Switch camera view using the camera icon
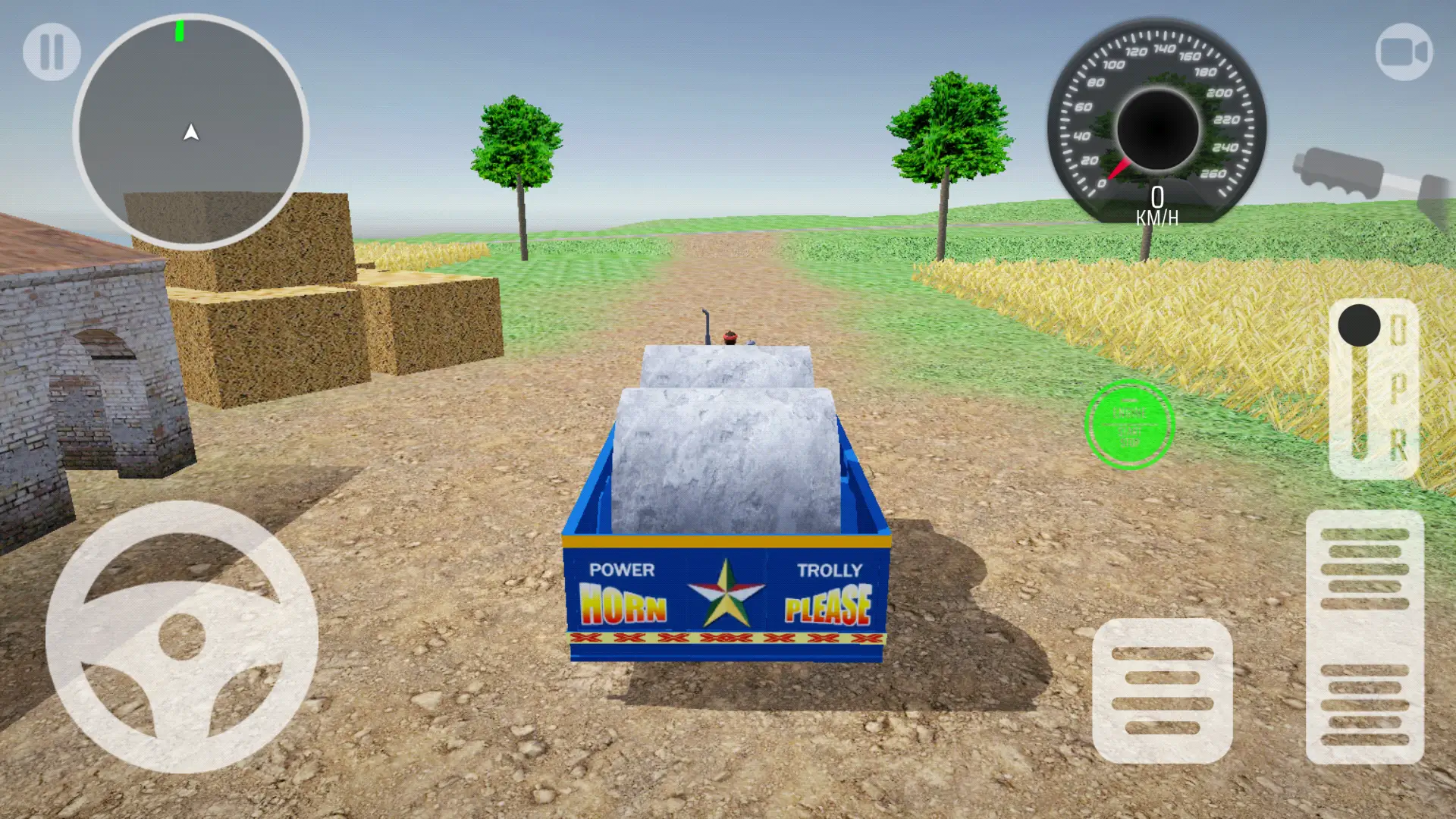This screenshot has height=819, width=1456. point(1404,51)
